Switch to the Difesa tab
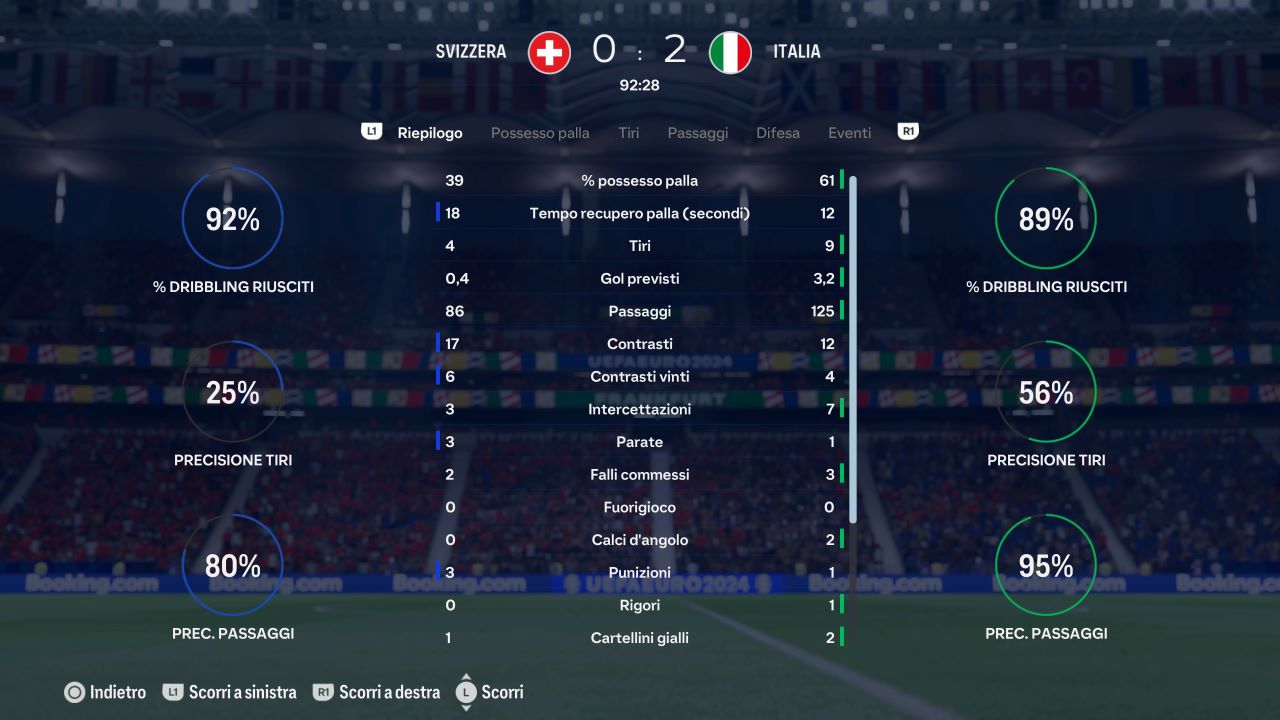Viewport: 1280px width, 720px height. coord(778,132)
